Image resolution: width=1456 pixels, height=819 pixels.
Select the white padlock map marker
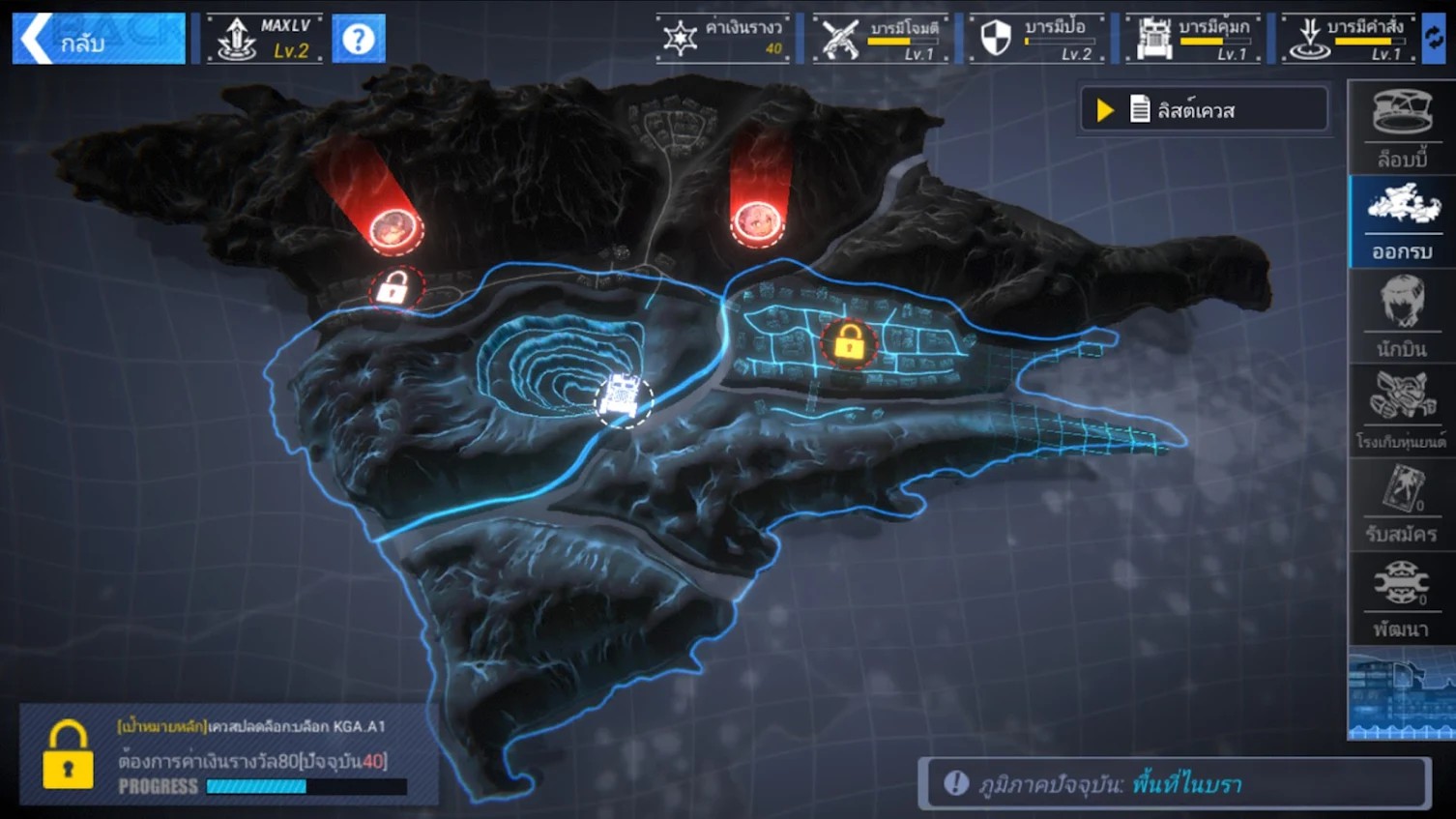393,288
